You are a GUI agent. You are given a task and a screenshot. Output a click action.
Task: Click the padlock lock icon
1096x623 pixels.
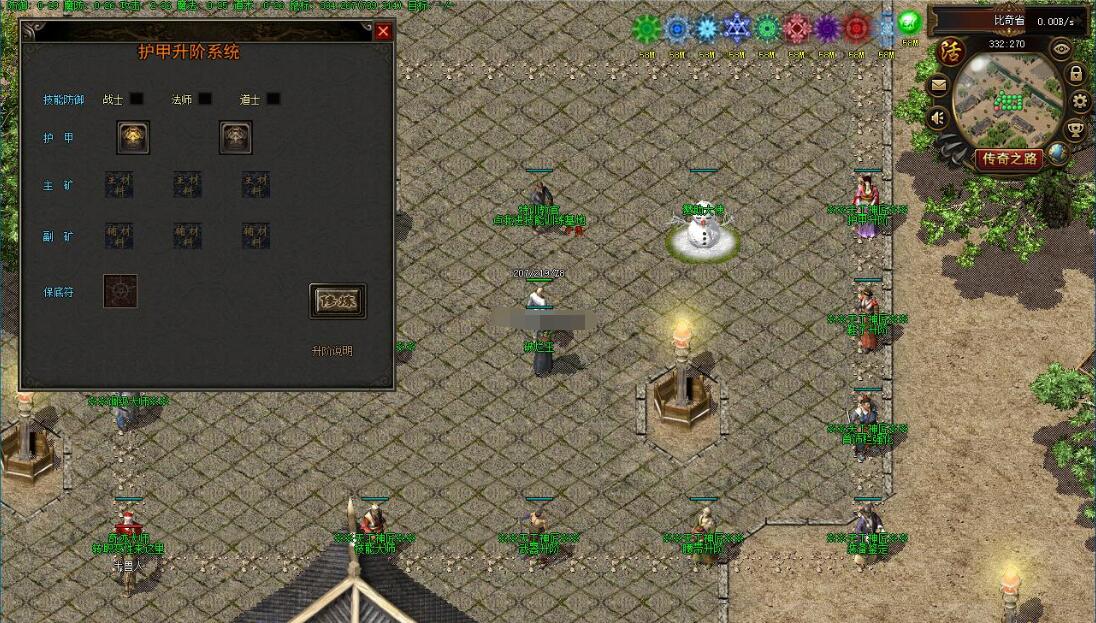(1076, 74)
